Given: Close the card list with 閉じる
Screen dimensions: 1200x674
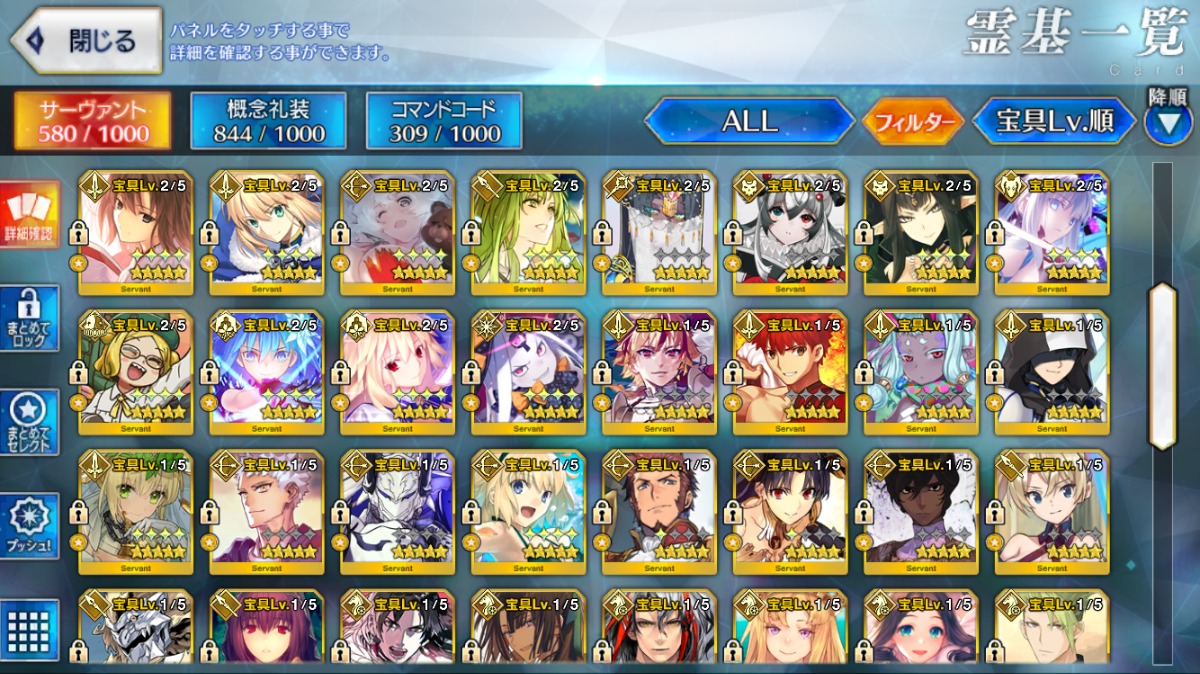Looking at the screenshot, I should (86, 41).
